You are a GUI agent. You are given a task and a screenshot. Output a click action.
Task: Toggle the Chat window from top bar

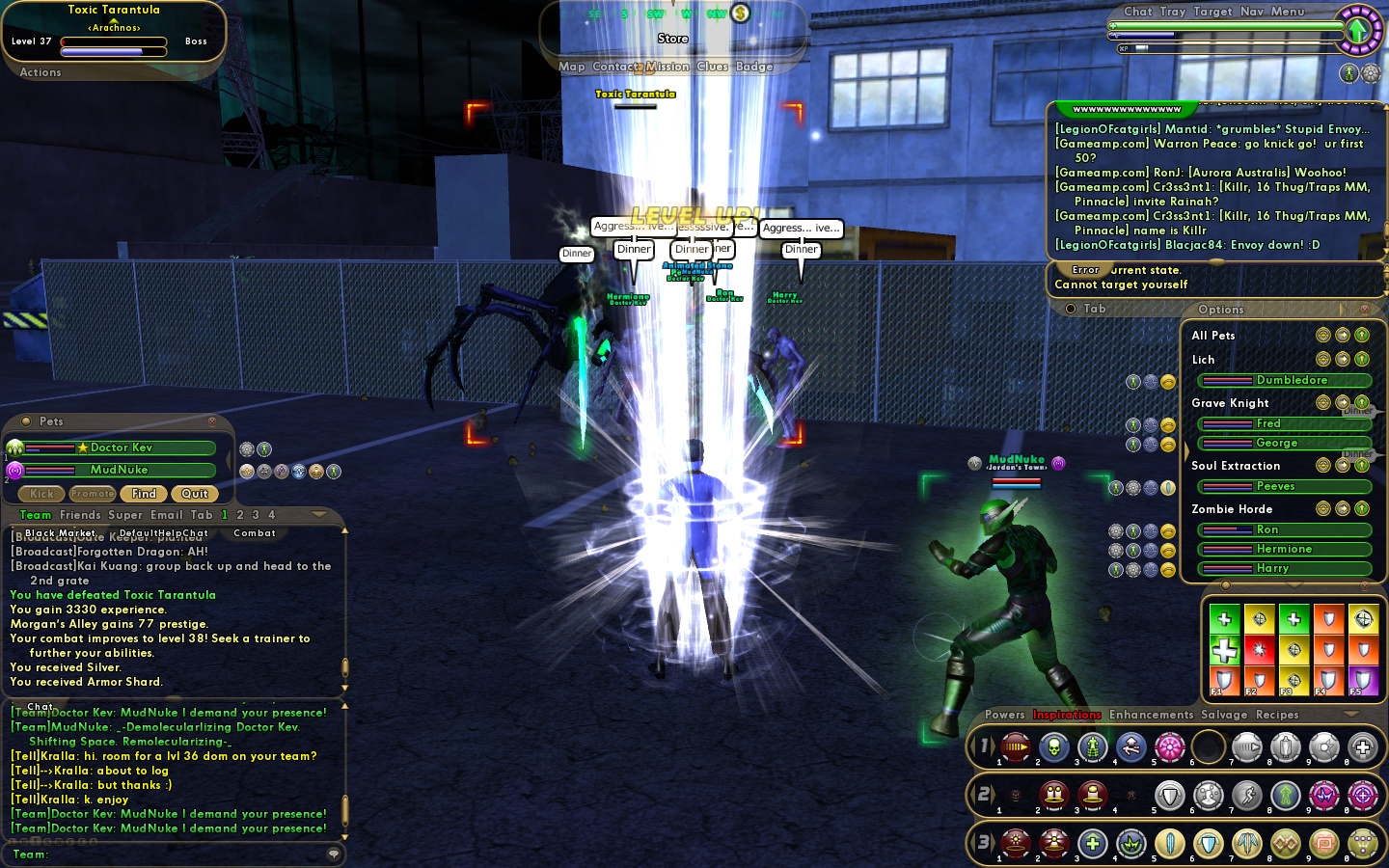[x=1137, y=12]
